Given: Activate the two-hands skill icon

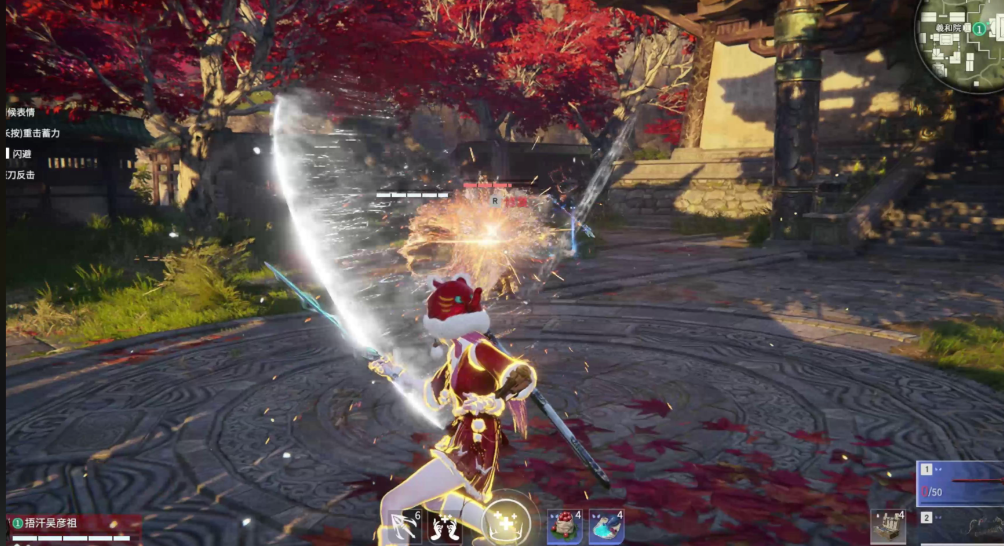Looking at the screenshot, I should tap(445, 526).
